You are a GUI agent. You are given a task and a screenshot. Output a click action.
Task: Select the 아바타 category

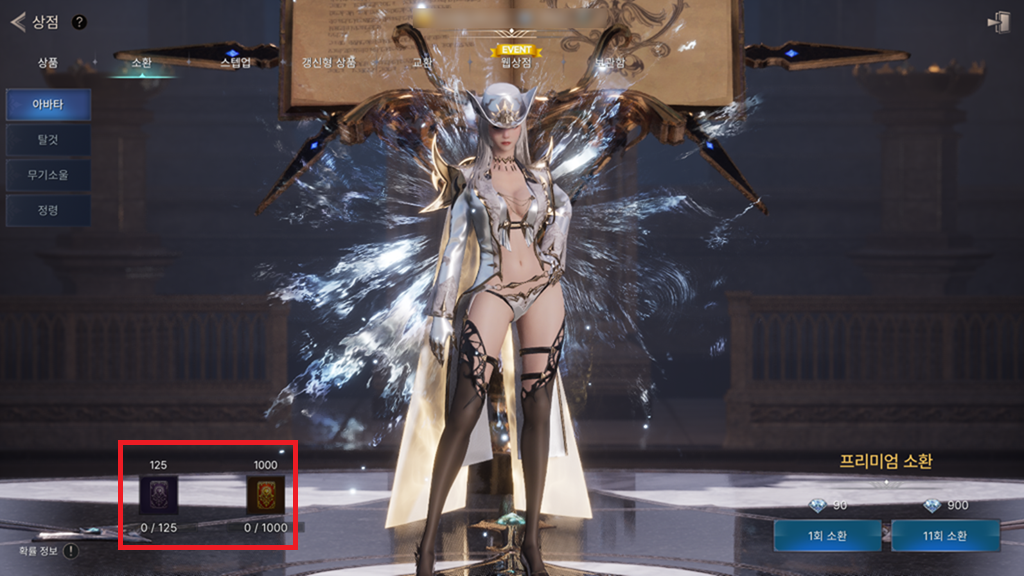(x=49, y=104)
